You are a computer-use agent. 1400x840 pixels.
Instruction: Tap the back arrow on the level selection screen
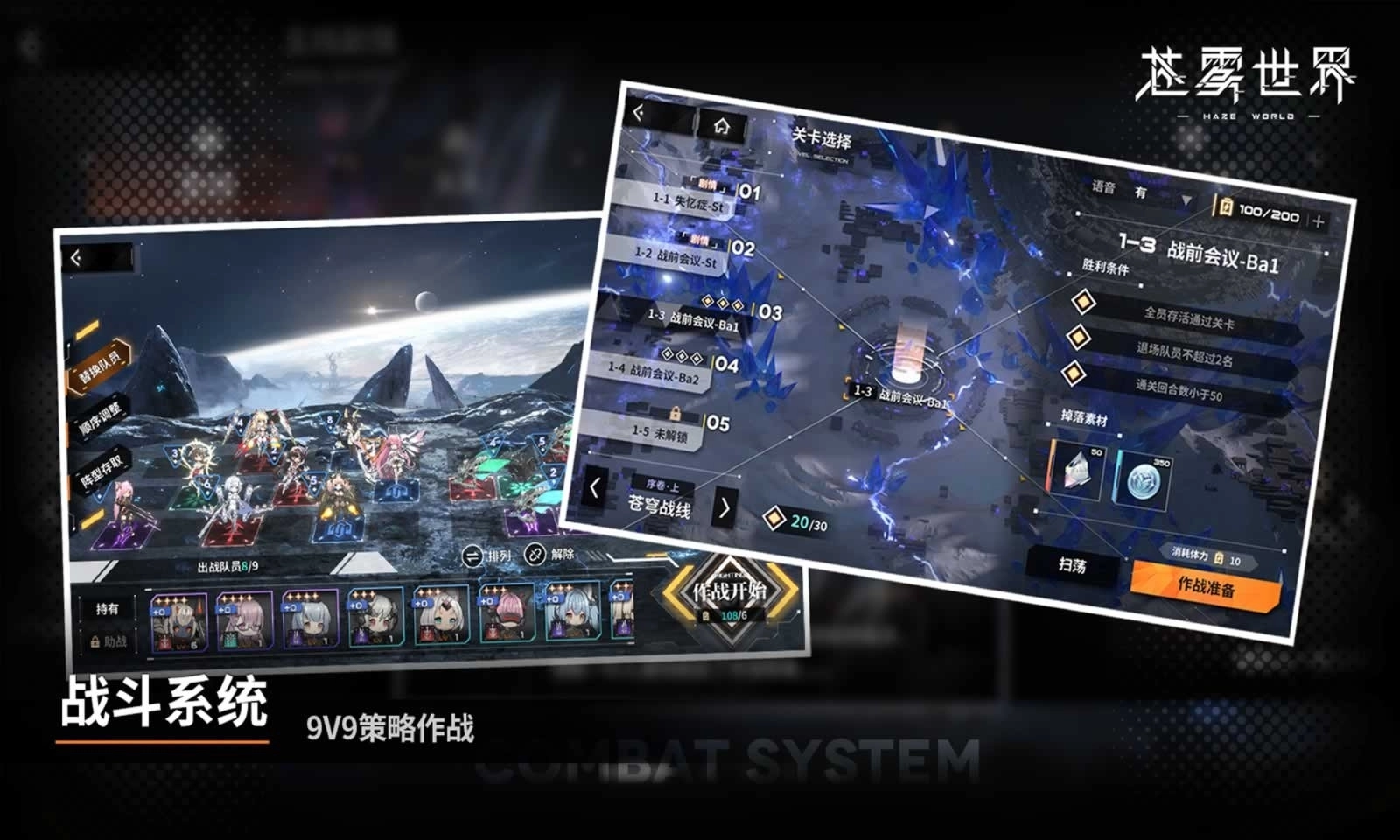[640, 111]
